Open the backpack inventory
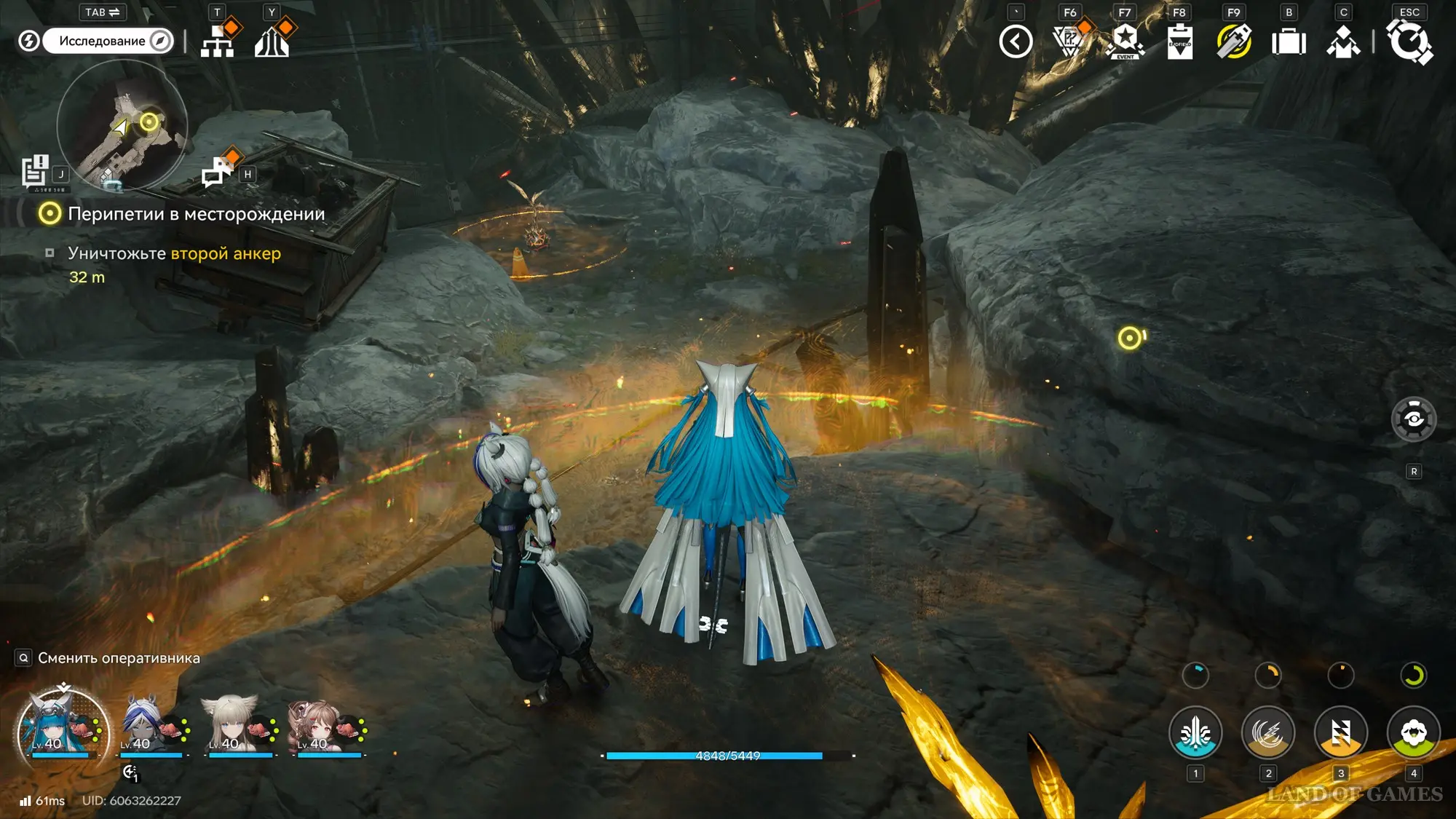The width and height of the screenshot is (1456, 819). point(1289,41)
